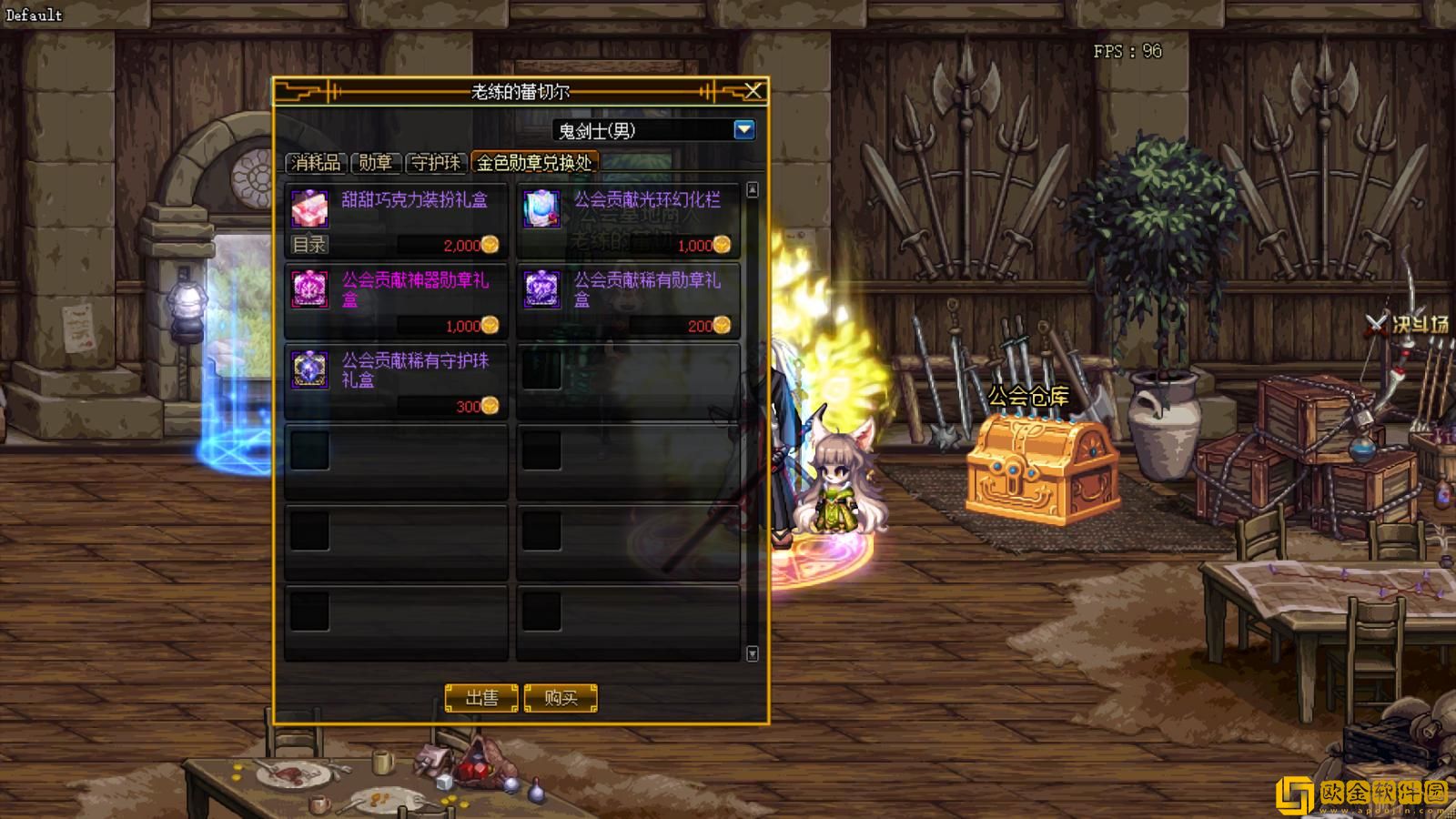Switch to the 勋章 tab

tap(375, 163)
